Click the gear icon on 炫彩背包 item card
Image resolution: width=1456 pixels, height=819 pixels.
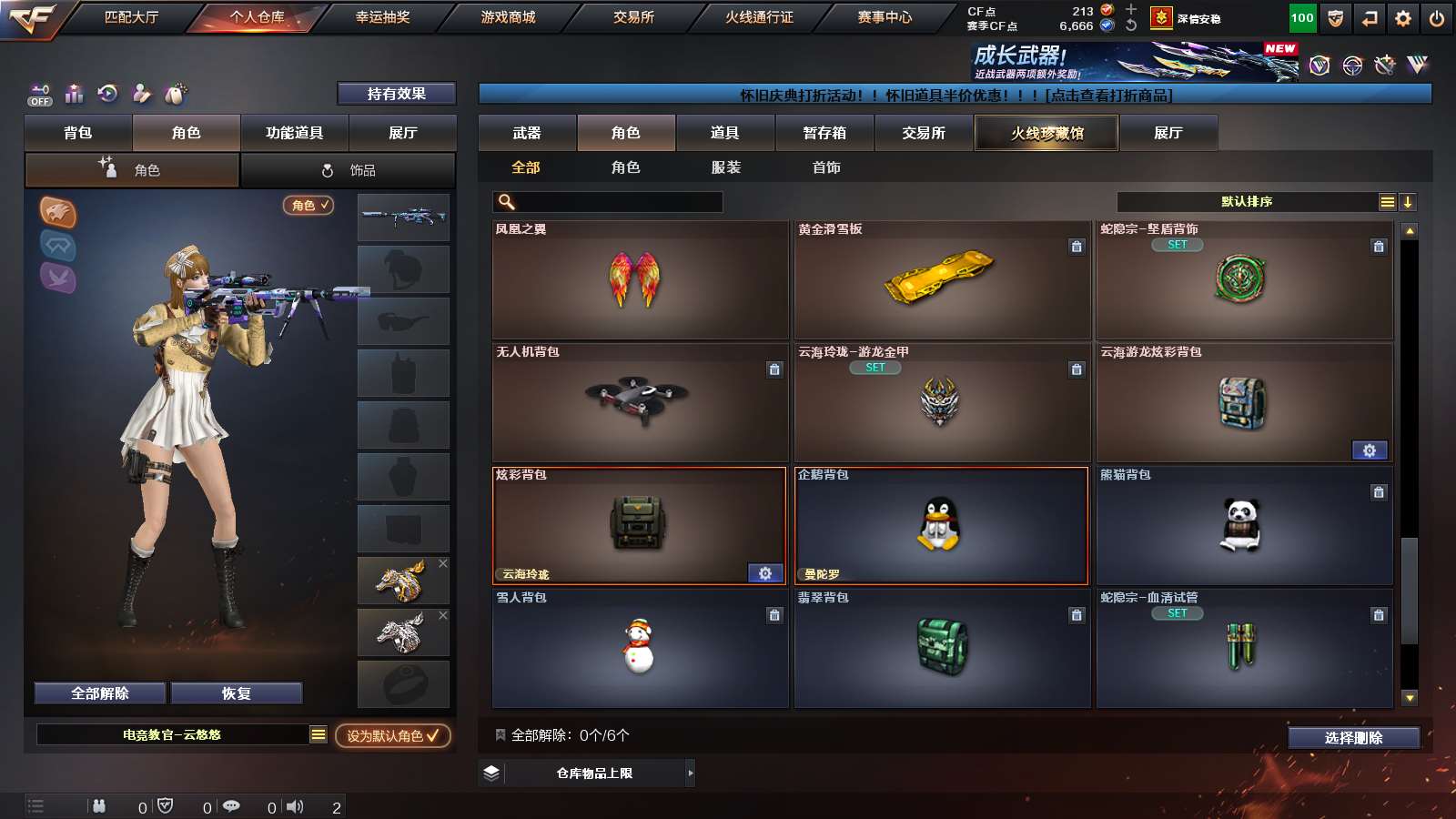point(764,573)
